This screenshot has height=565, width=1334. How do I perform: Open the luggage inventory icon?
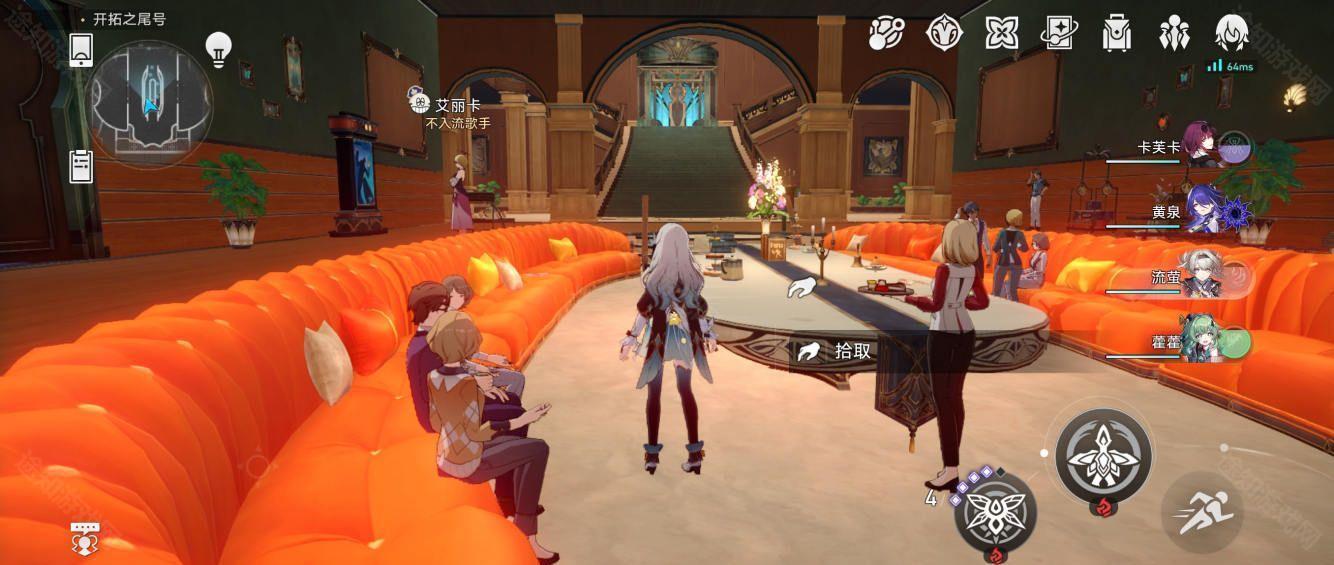[x=1115, y=33]
